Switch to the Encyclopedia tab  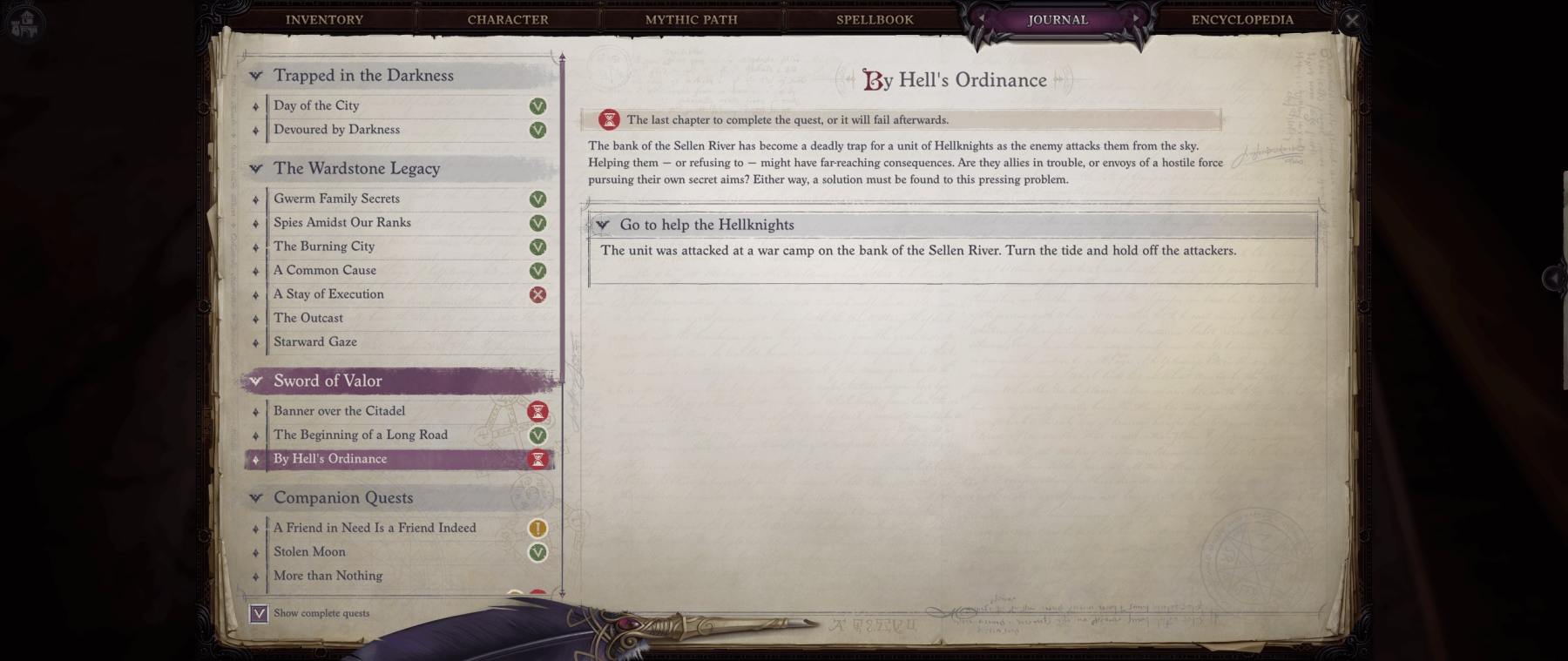click(1242, 19)
